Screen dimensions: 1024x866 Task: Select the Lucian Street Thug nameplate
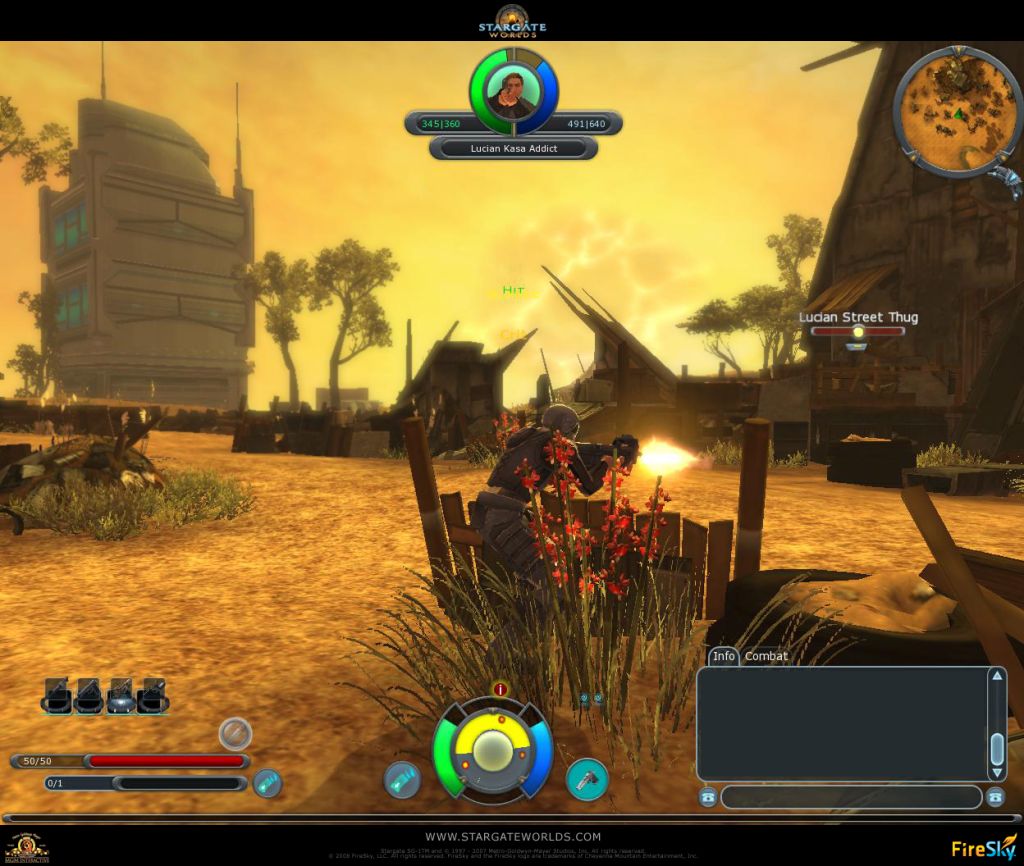tap(857, 318)
